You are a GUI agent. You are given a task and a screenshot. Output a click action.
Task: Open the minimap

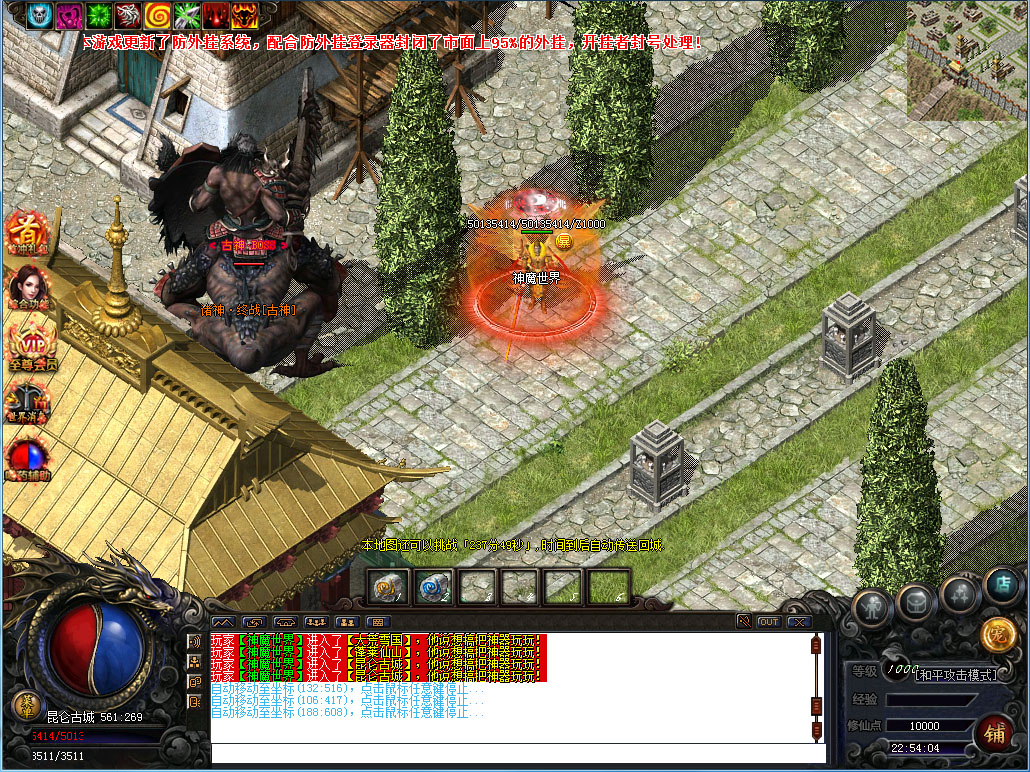coord(964,60)
